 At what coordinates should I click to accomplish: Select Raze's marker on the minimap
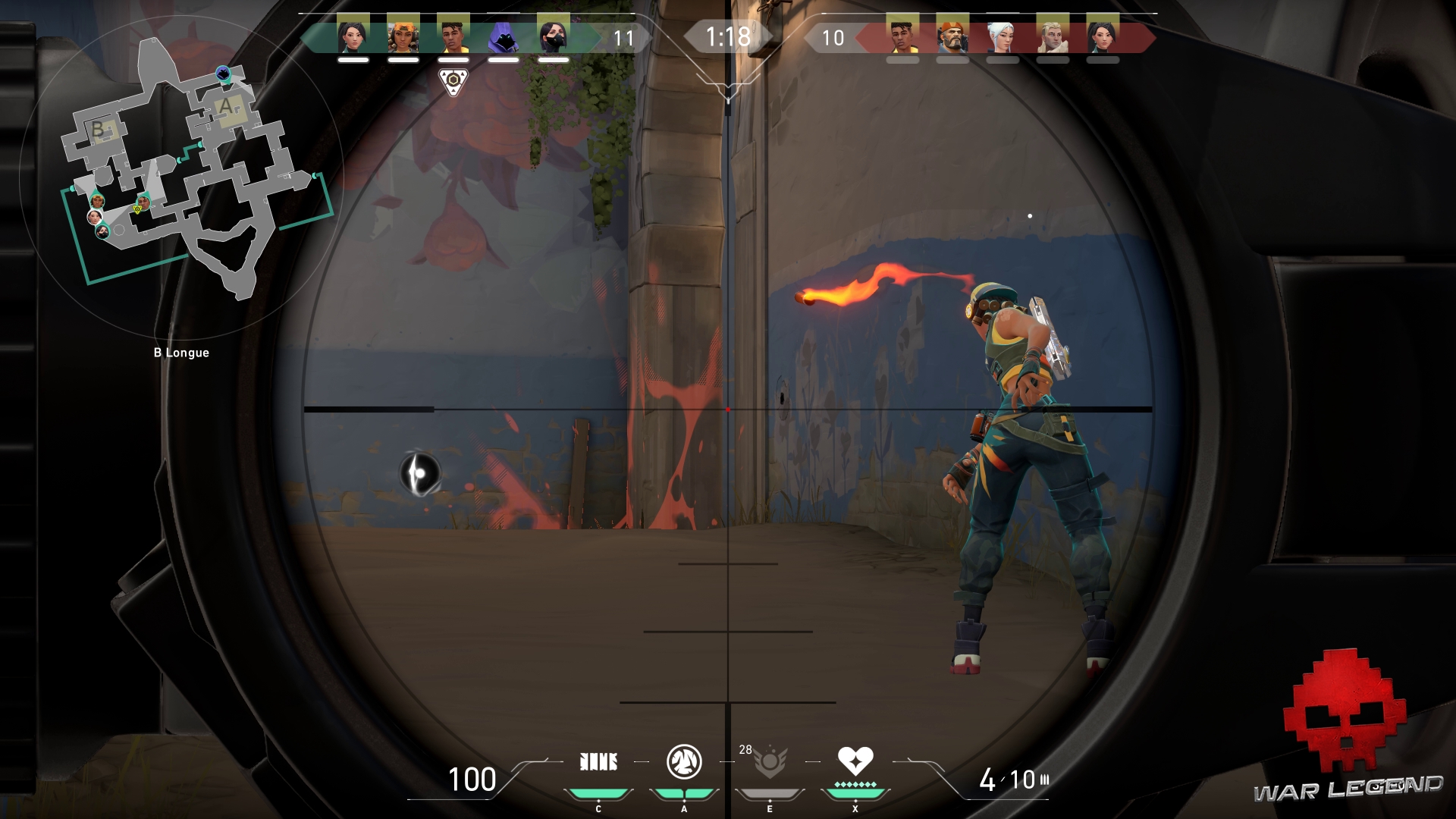96,200
